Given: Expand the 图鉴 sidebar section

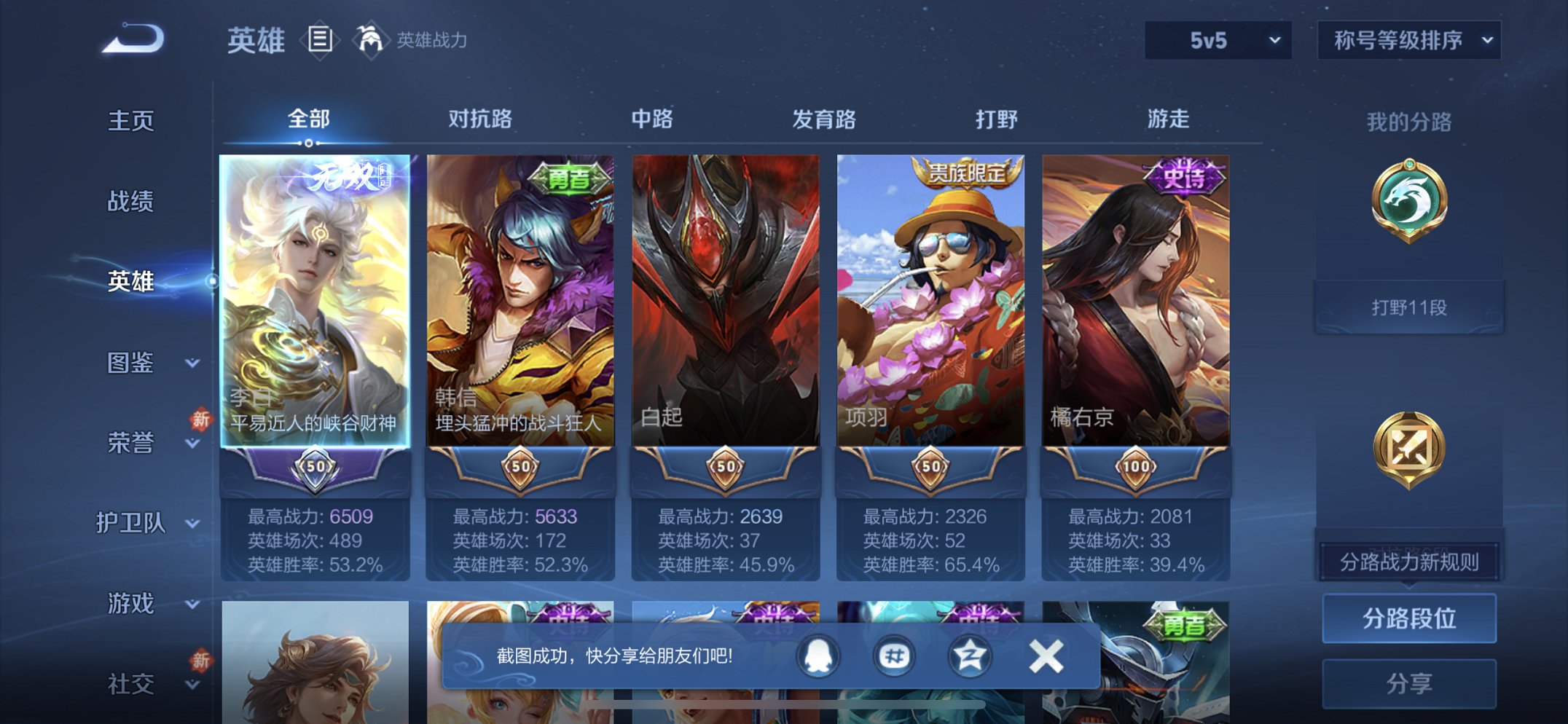Looking at the screenshot, I should click(x=135, y=362).
